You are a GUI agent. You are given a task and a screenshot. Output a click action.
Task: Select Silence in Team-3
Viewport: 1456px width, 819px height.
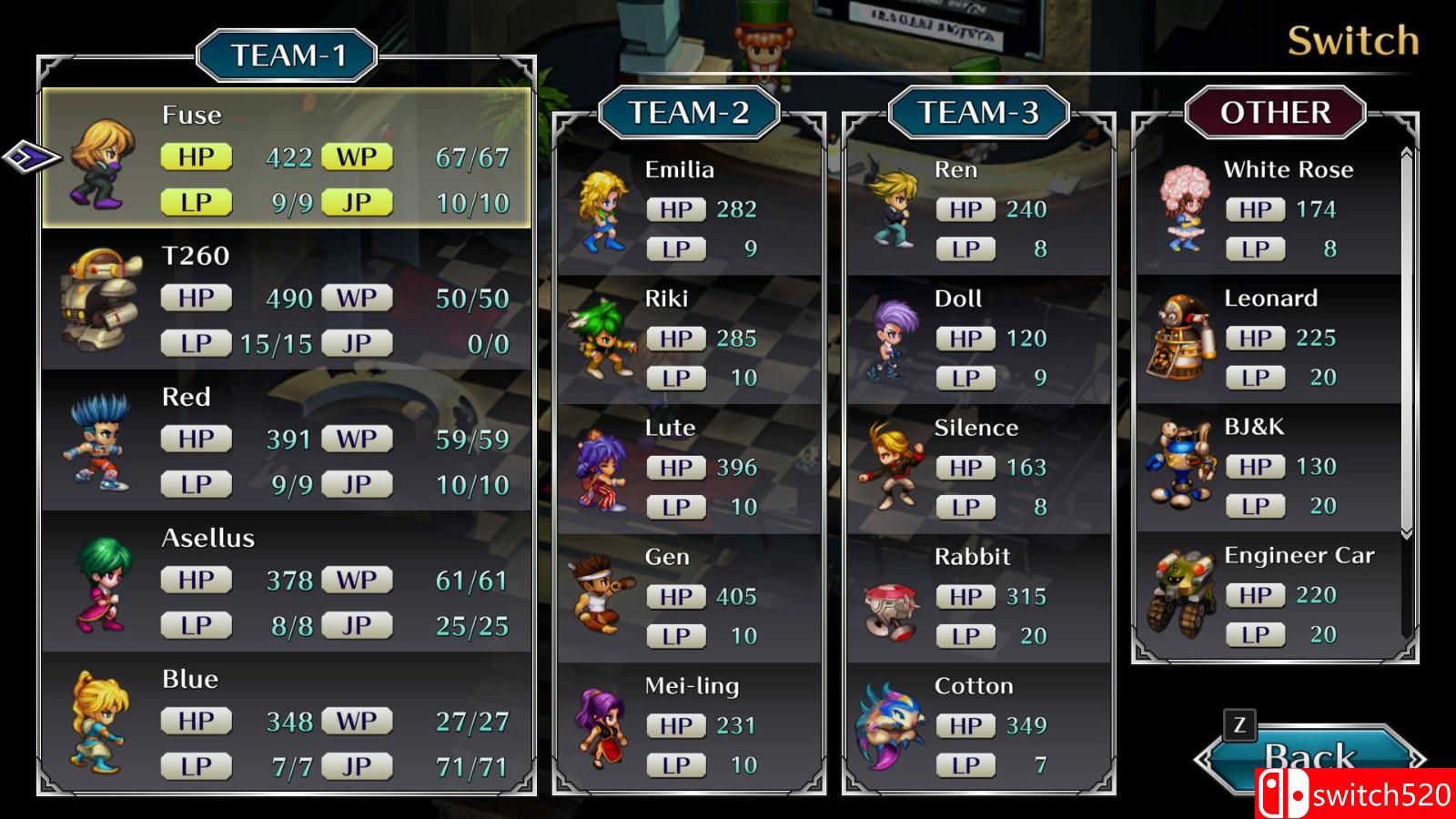pos(978,469)
